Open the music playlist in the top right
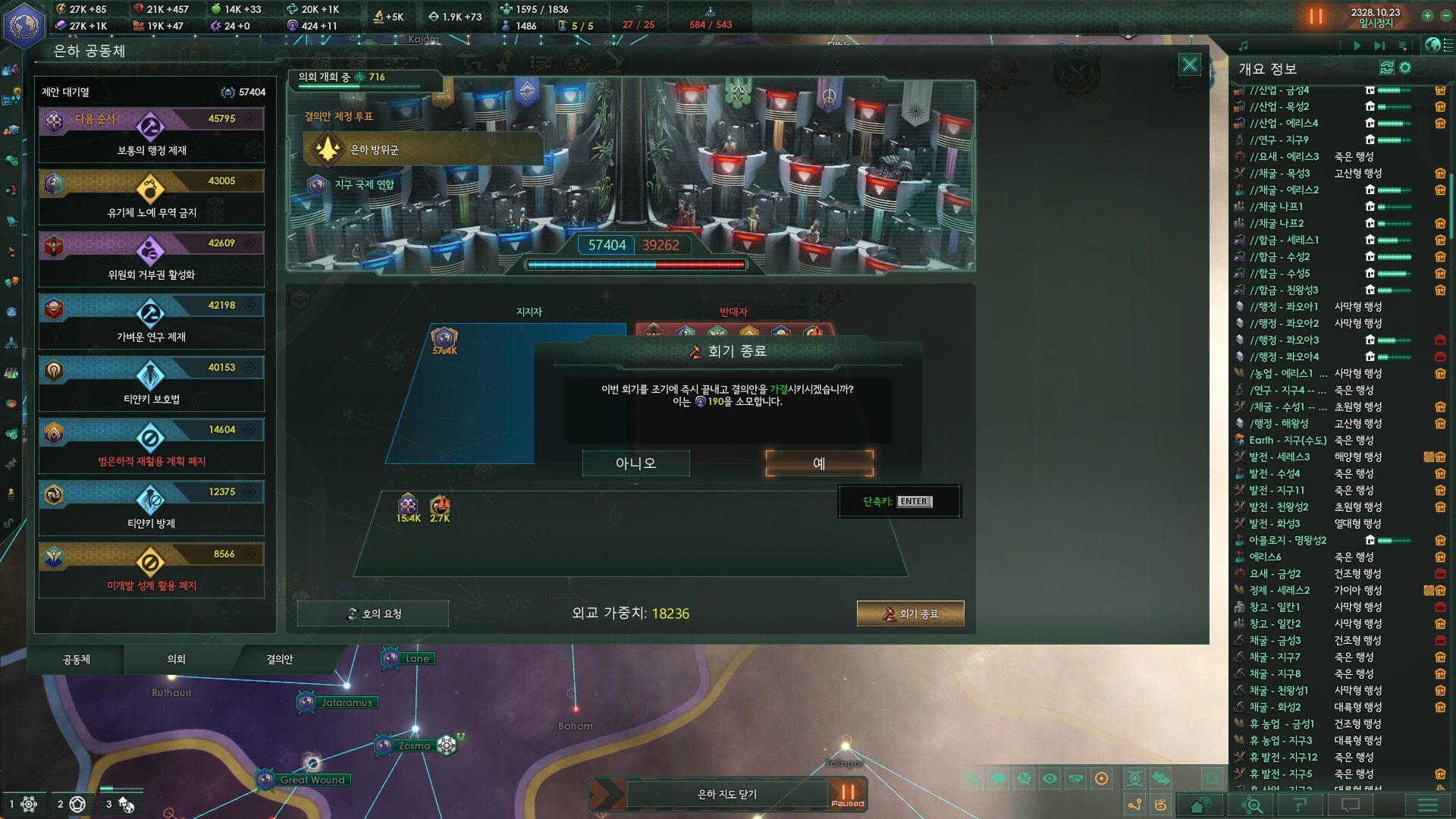 [x=1403, y=47]
